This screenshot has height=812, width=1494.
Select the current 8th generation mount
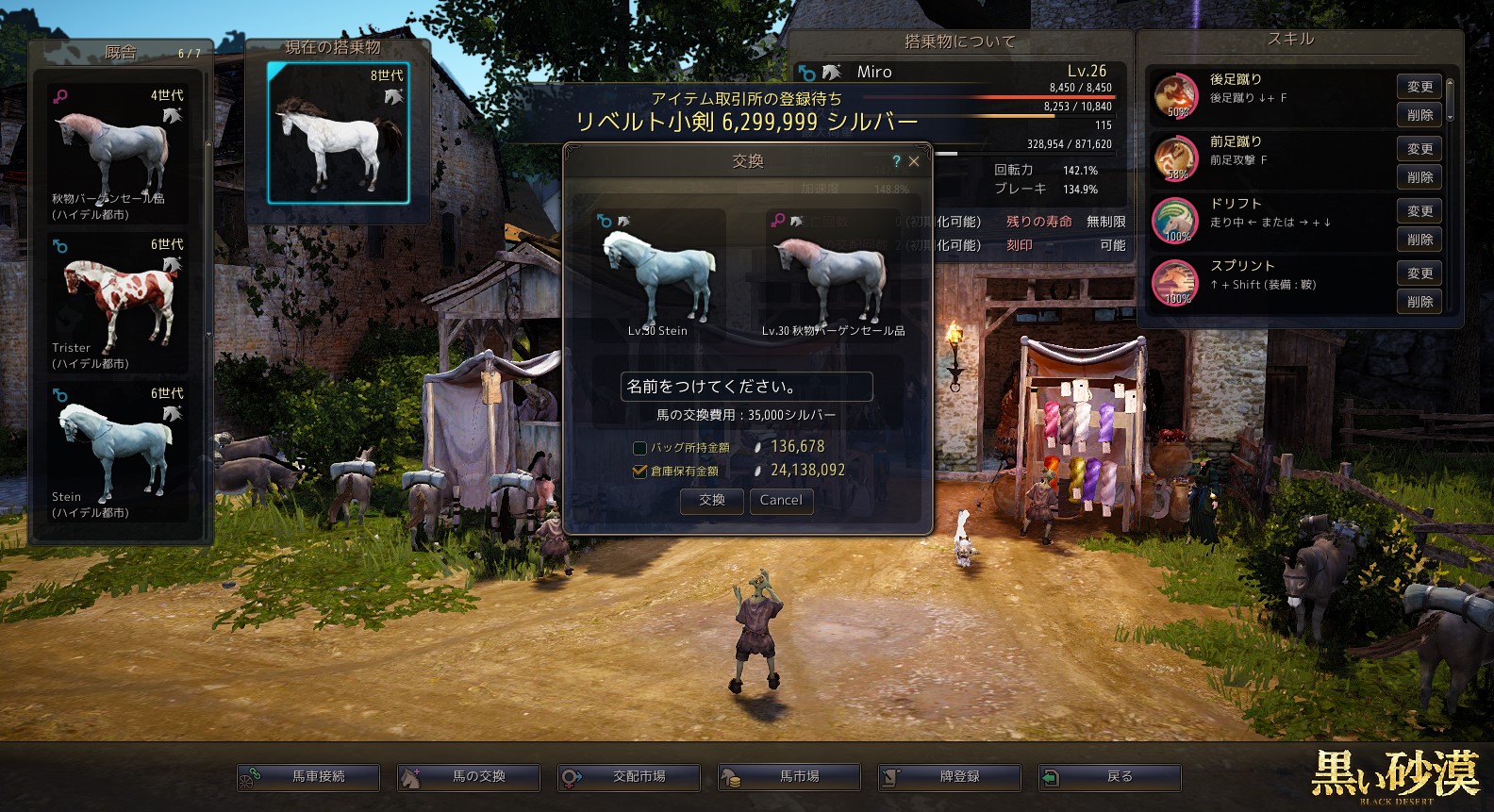click(x=338, y=133)
